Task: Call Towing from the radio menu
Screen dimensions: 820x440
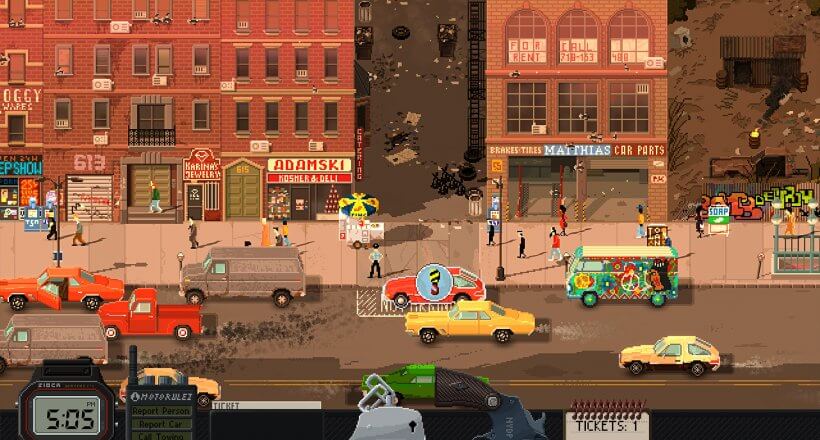Action: 160,436
